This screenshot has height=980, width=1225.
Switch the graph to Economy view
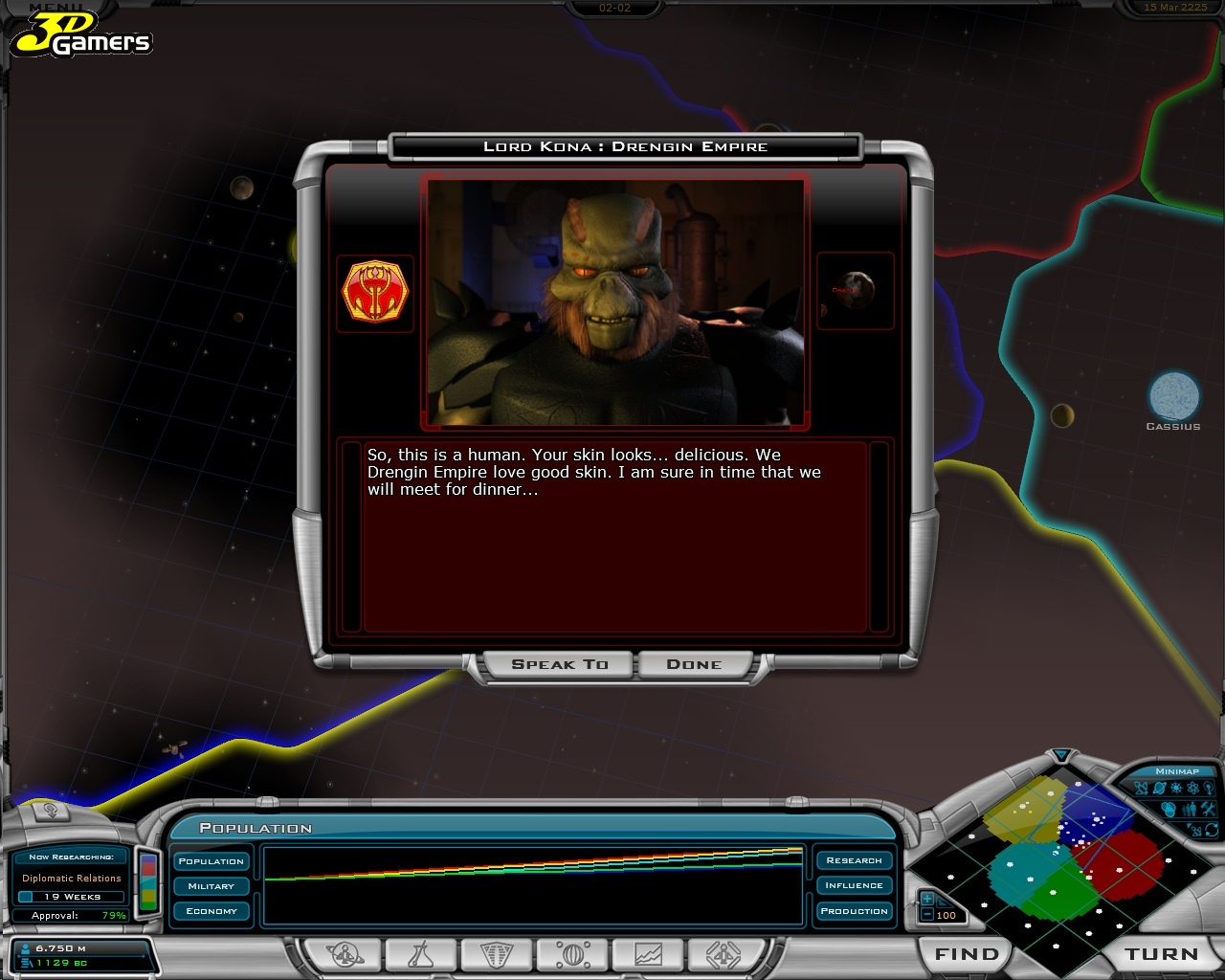[210, 911]
